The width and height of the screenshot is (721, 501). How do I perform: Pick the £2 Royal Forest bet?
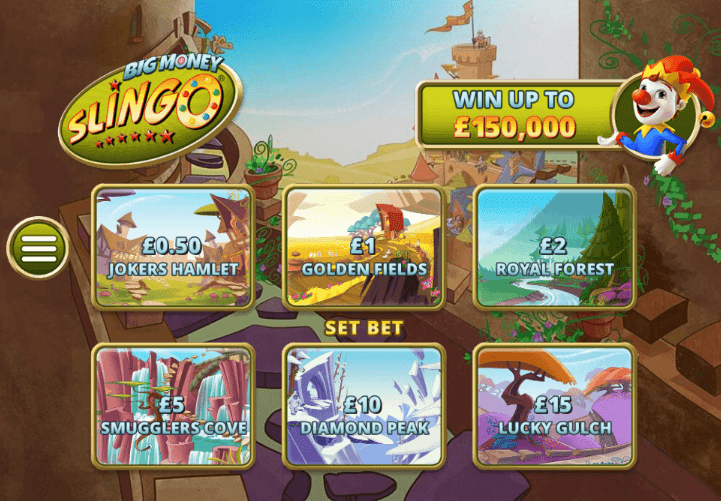[x=553, y=247]
